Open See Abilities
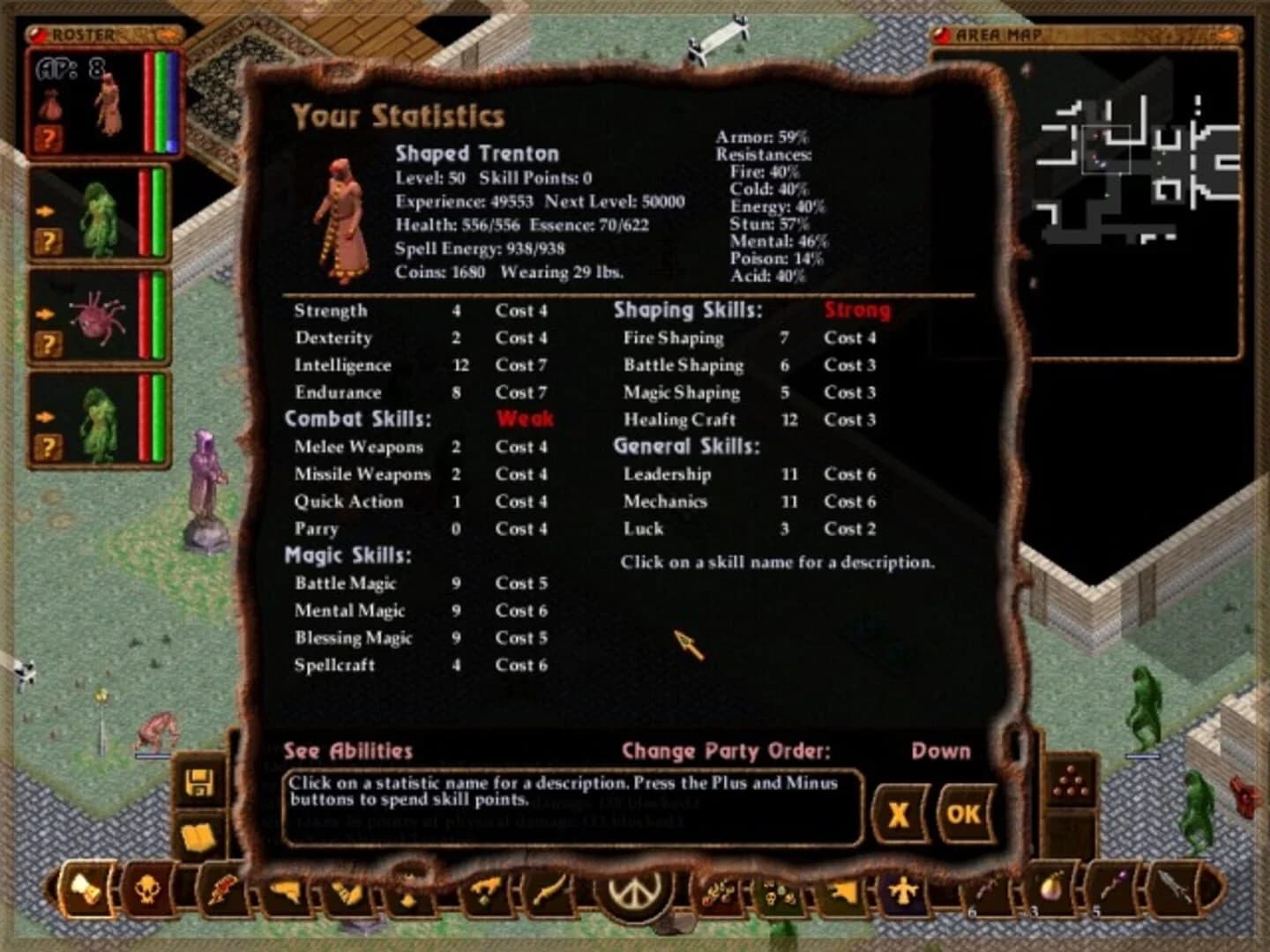Viewport: 1270px width, 952px height. tap(347, 752)
